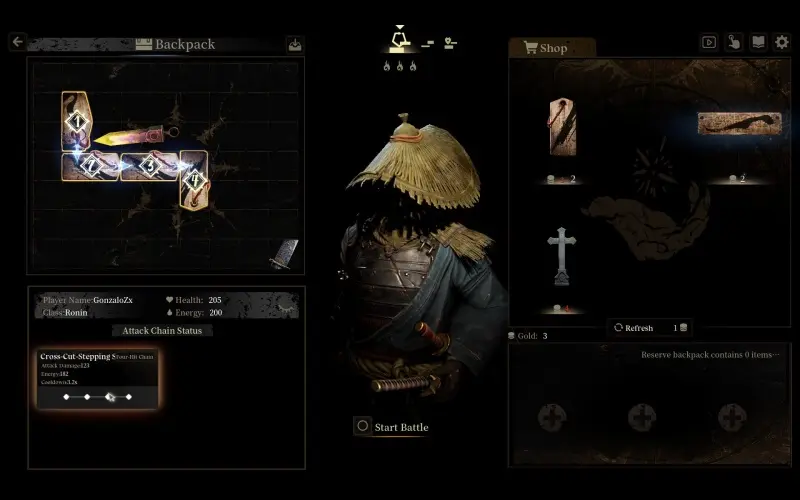Go back using the arrow button
This screenshot has width=800, height=500.
(x=17, y=42)
